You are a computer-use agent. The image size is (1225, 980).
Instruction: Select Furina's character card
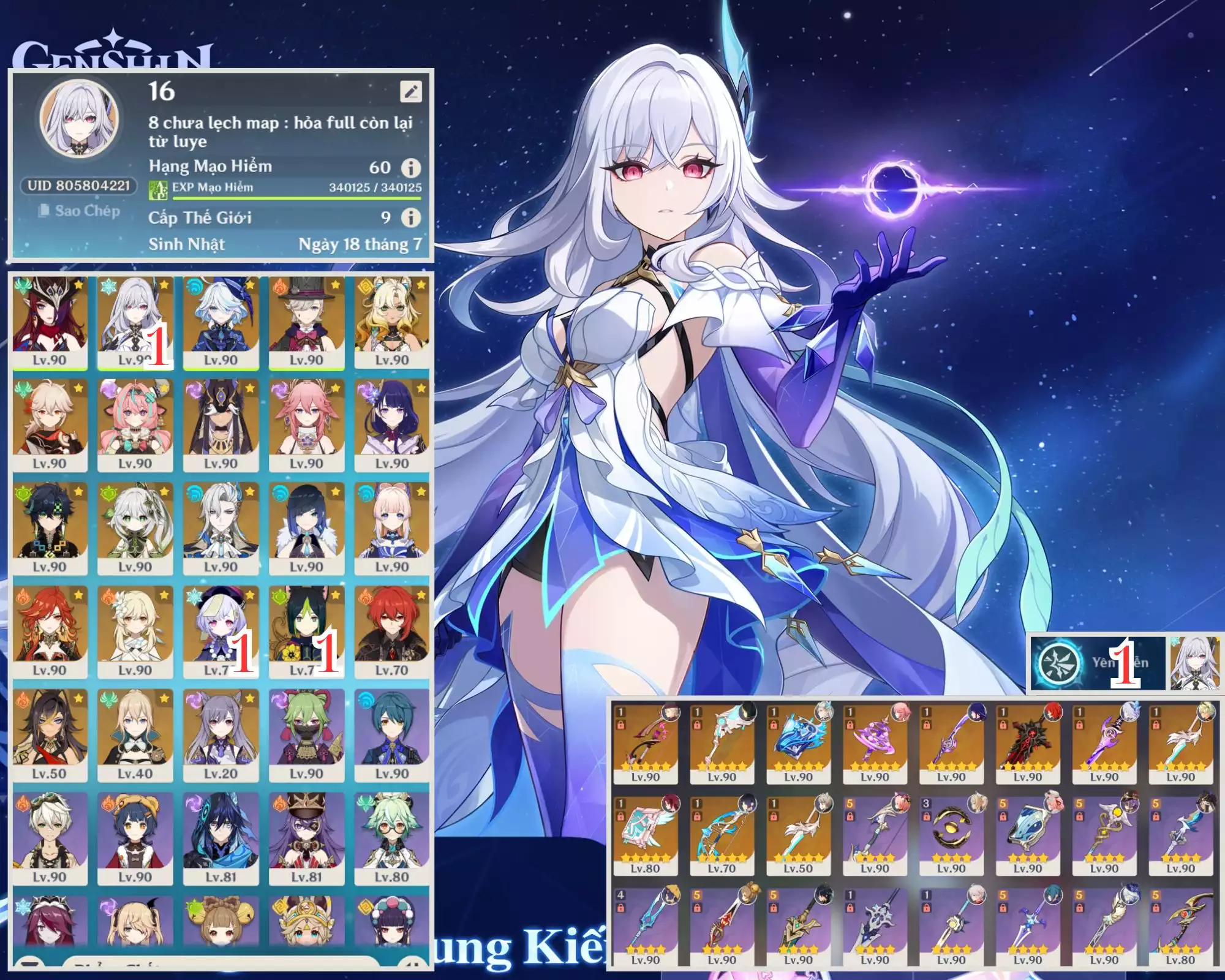(x=221, y=321)
